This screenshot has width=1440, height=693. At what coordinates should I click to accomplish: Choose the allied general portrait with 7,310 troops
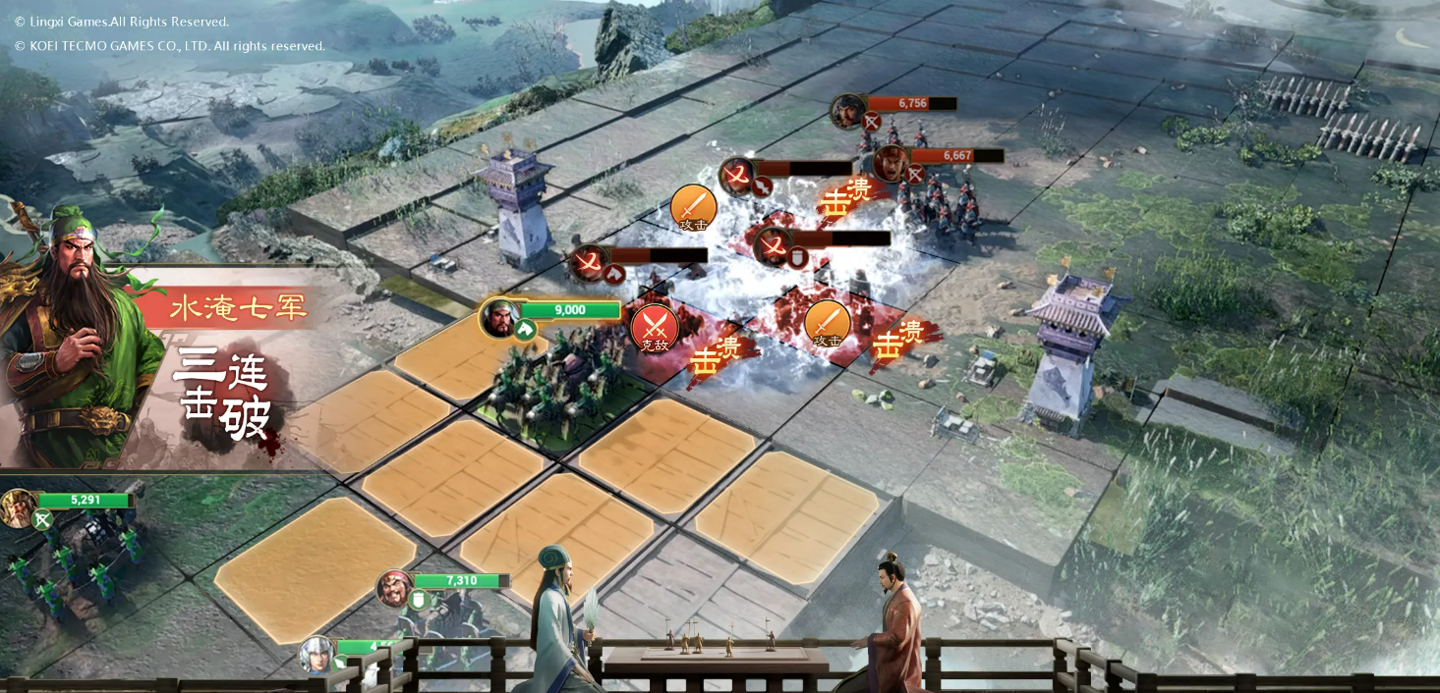coord(395,587)
